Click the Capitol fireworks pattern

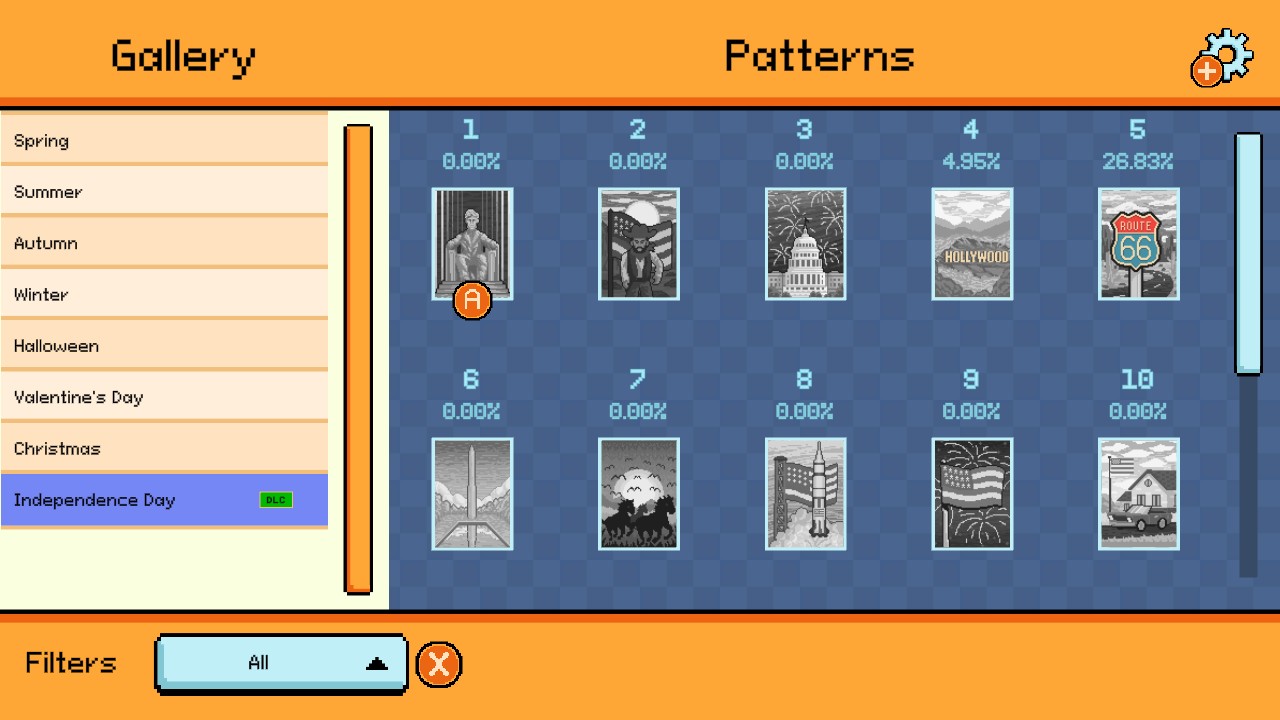pos(805,243)
